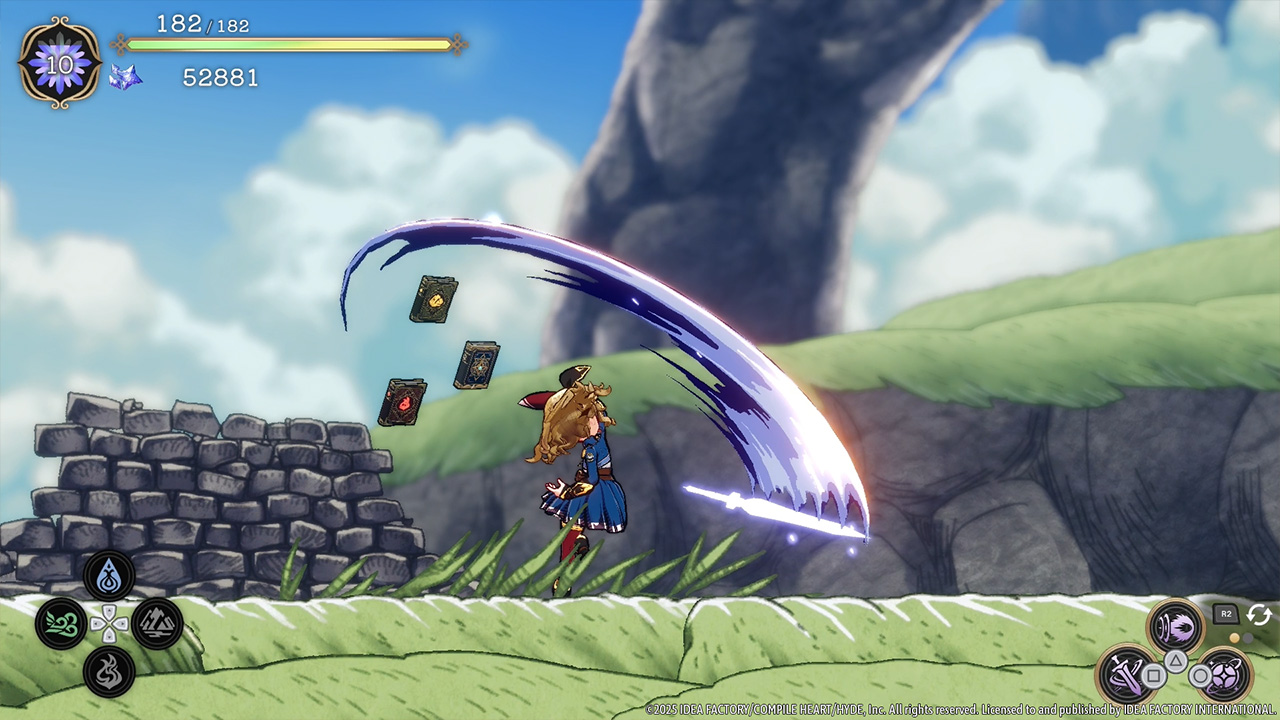
Task: Click the skill set swap arrows
Action: coord(1258,615)
